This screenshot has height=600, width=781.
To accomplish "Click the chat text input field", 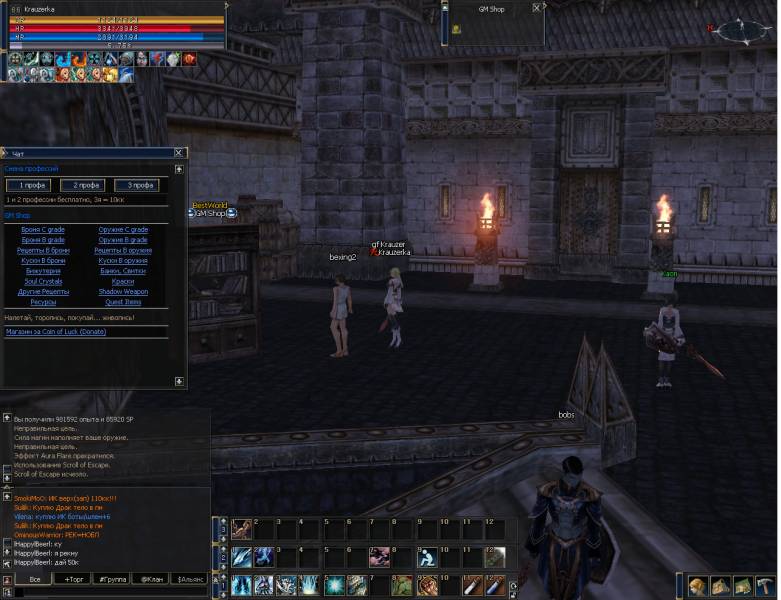I will [110, 592].
